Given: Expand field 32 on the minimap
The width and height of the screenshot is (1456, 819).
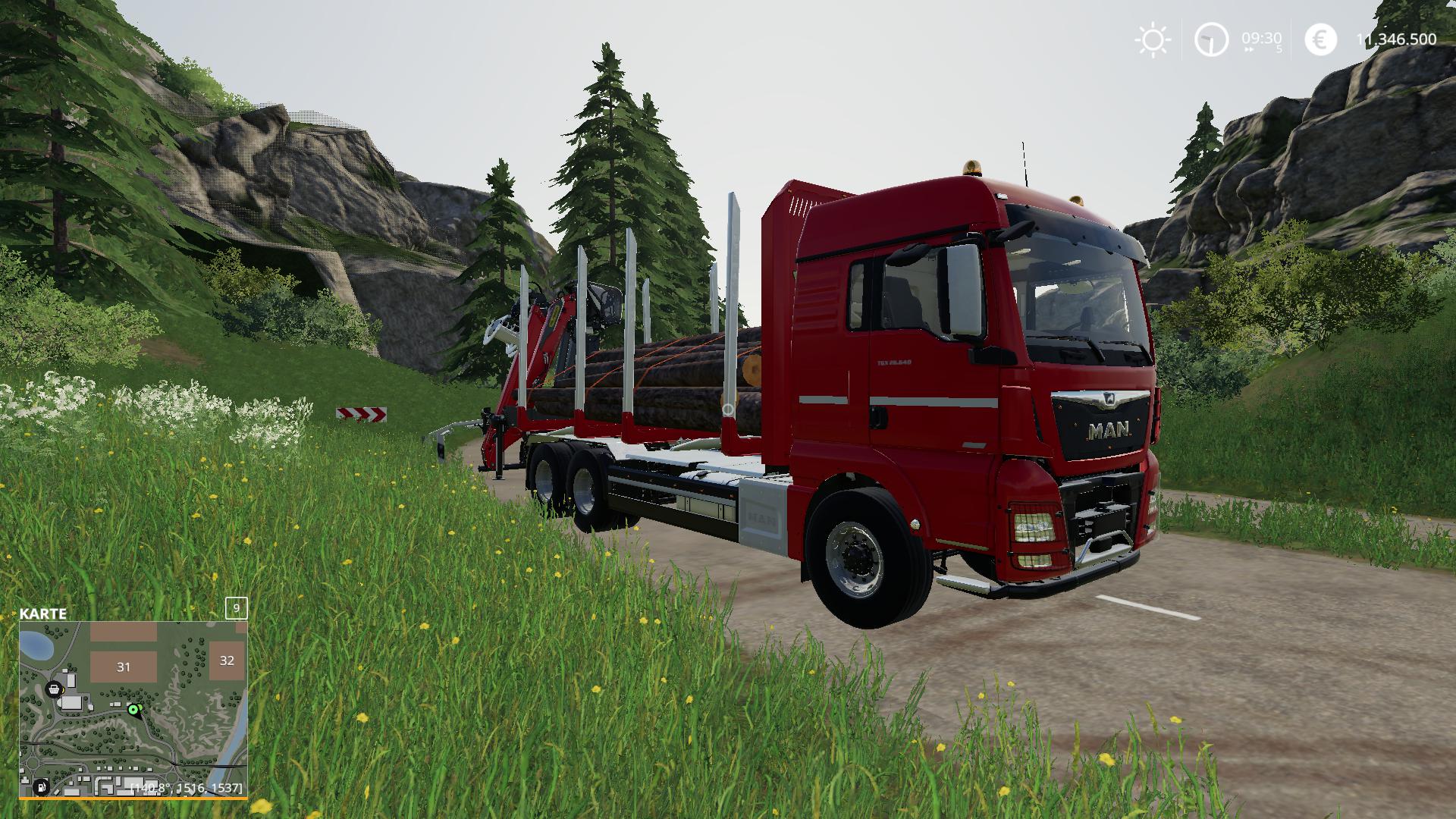Looking at the screenshot, I should pyautogui.click(x=228, y=662).
